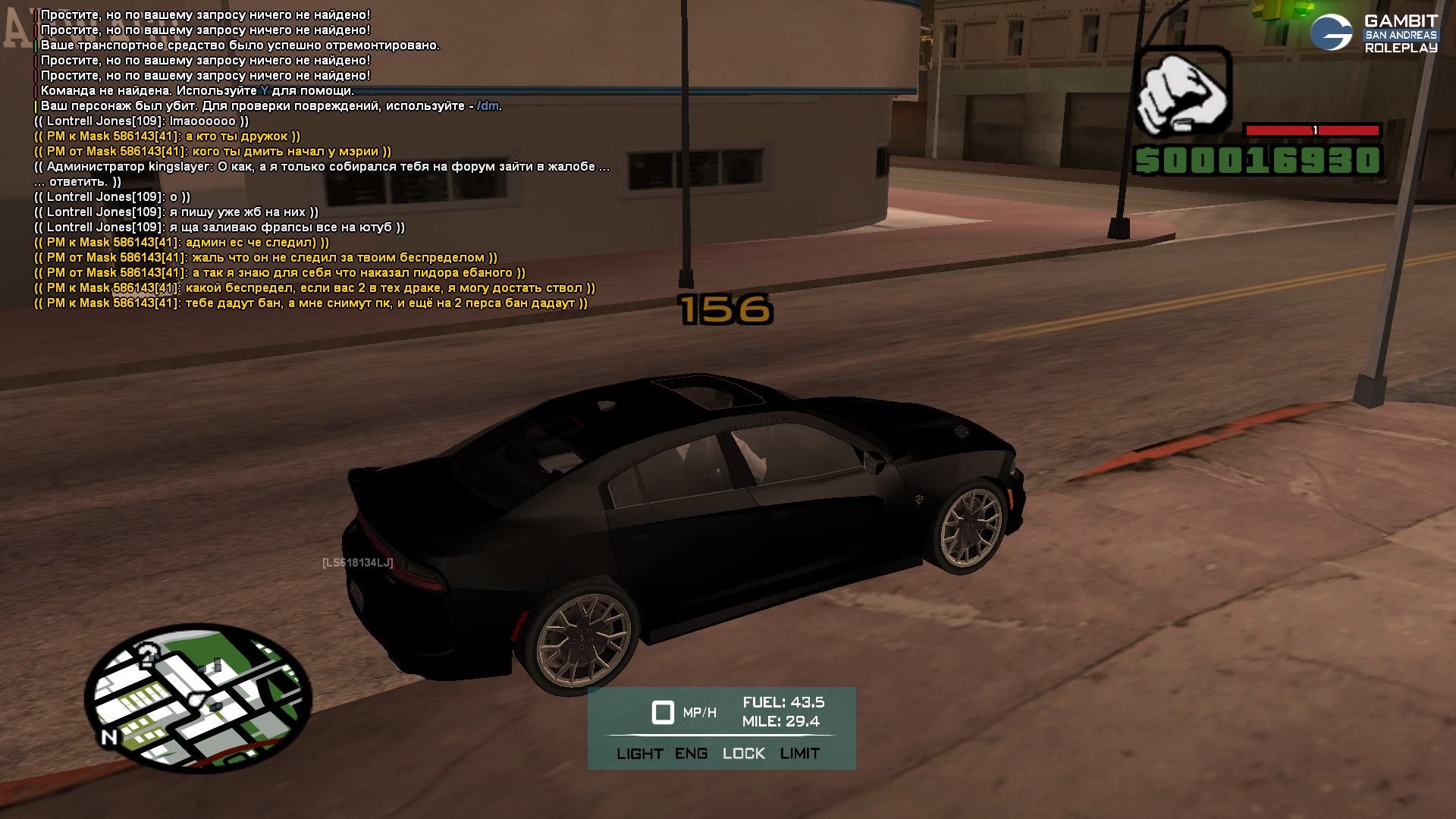Click the fist weapon icon
The width and height of the screenshot is (1456, 819).
click(x=1181, y=90)
